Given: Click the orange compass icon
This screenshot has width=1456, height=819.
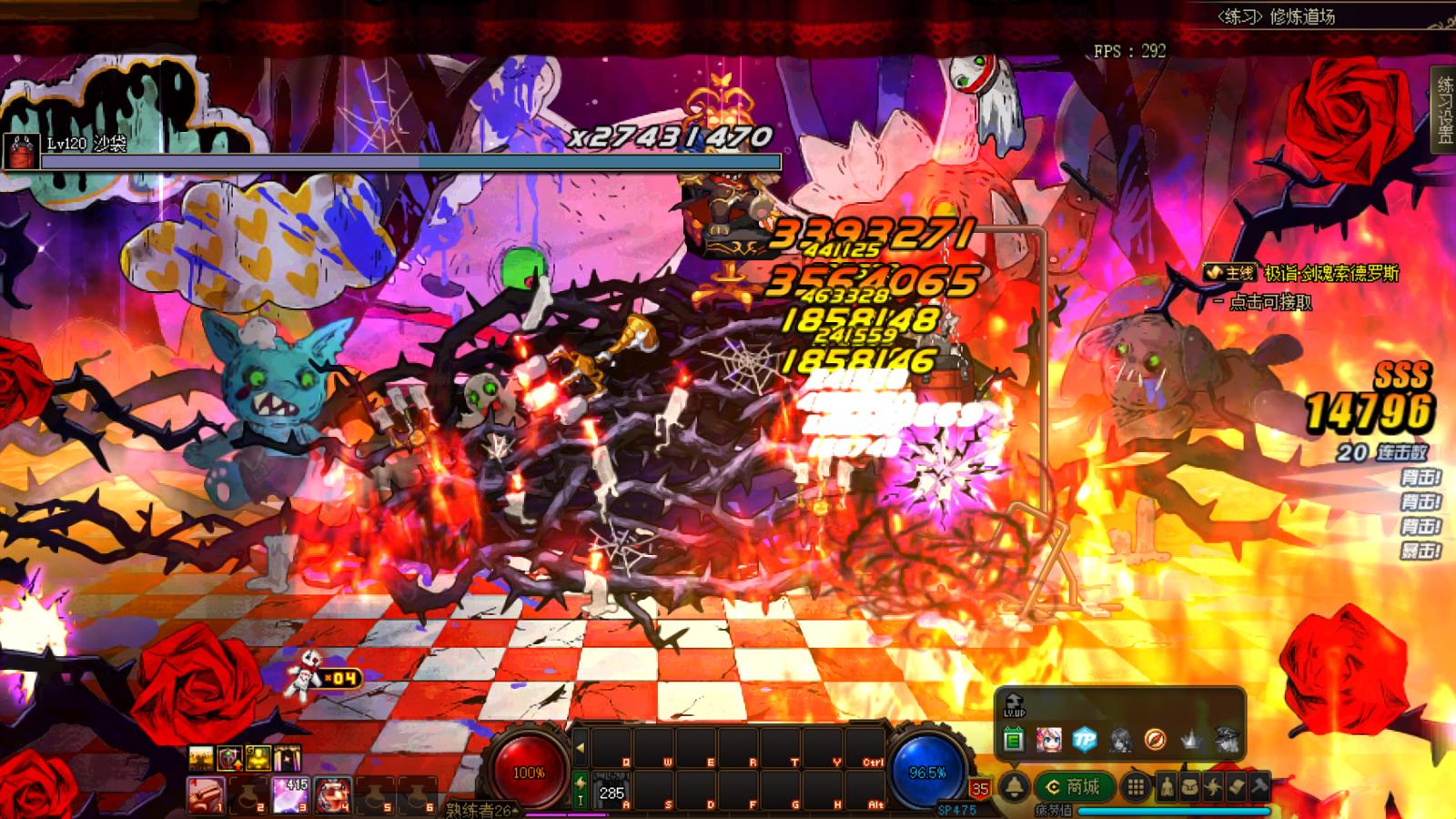Looking at the screenshot, I should [x=1155, y=740].
